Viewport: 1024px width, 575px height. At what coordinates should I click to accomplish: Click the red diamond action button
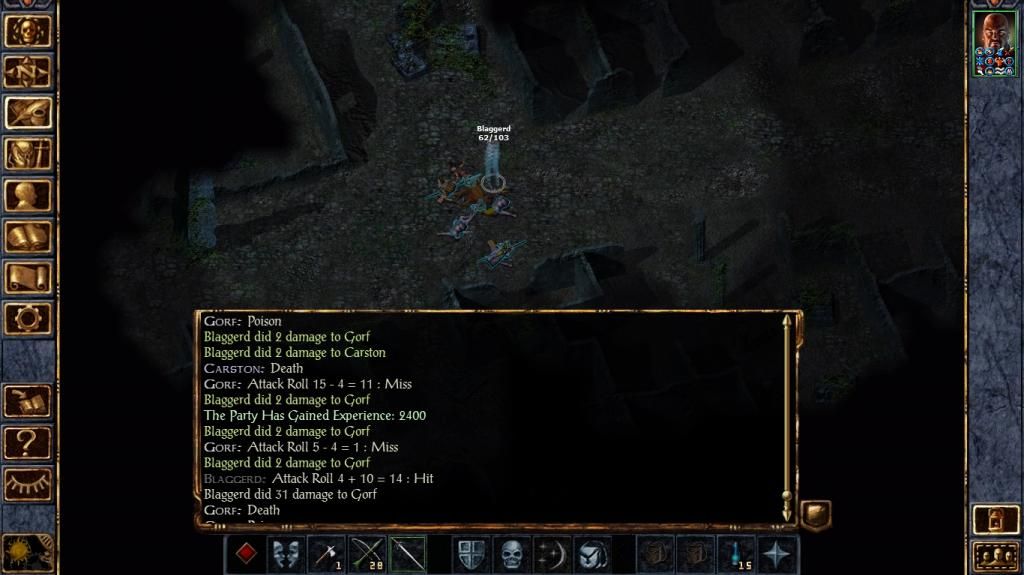(246, 553)
